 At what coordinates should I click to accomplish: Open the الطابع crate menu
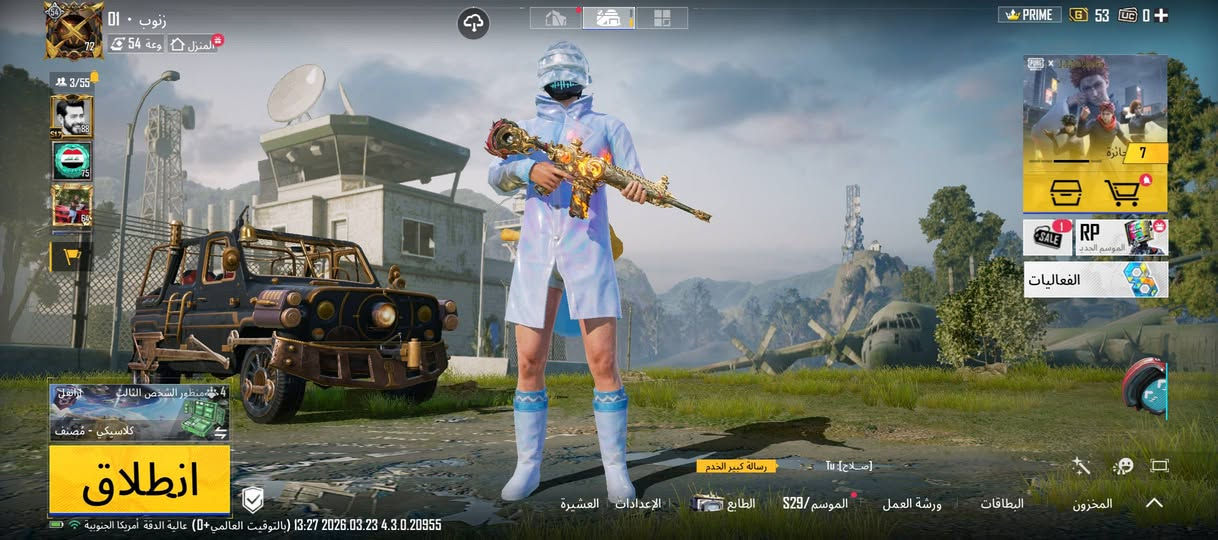coord(724,503)
